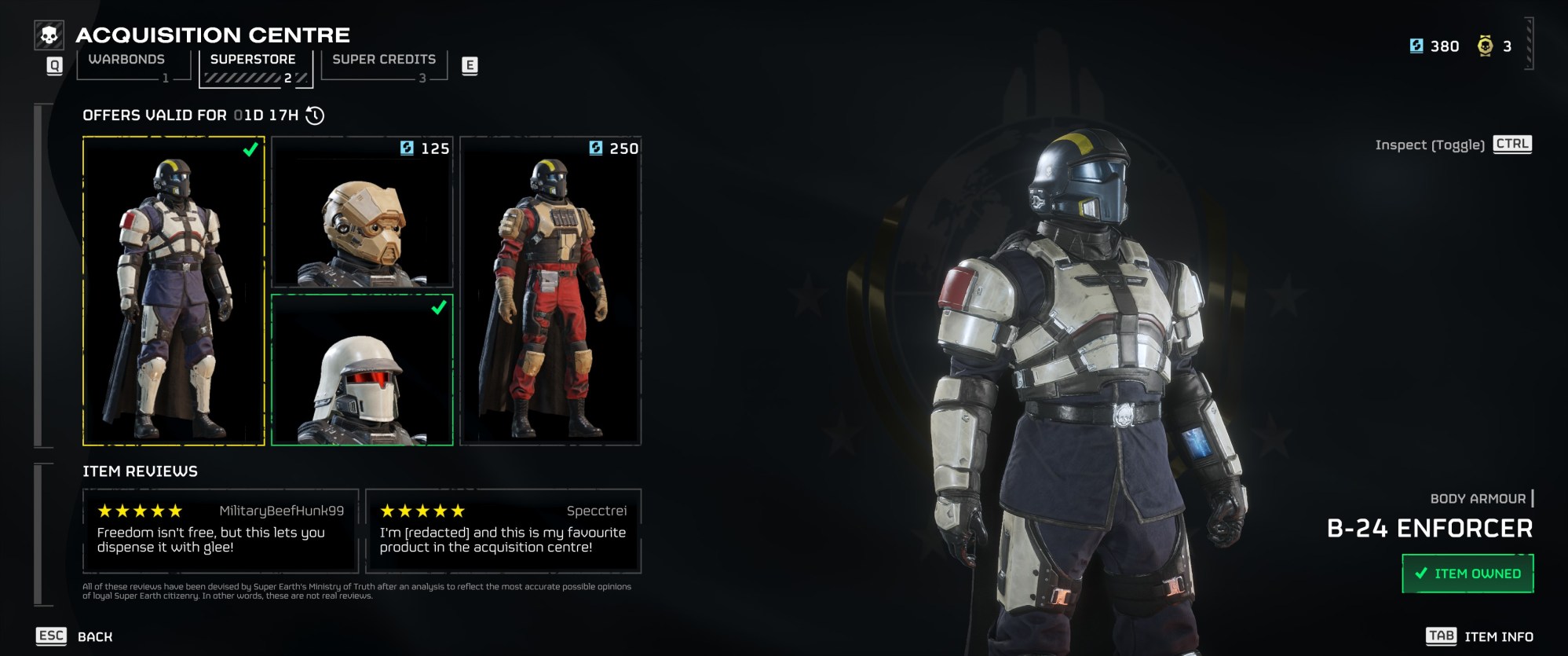Click the Super Credits price icon on 250 armour

pos(594,148)
